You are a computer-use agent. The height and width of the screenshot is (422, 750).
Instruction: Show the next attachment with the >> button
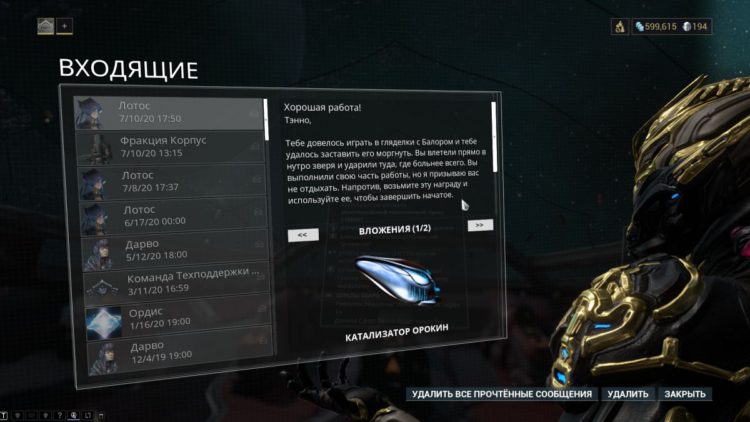coord(480,226)
